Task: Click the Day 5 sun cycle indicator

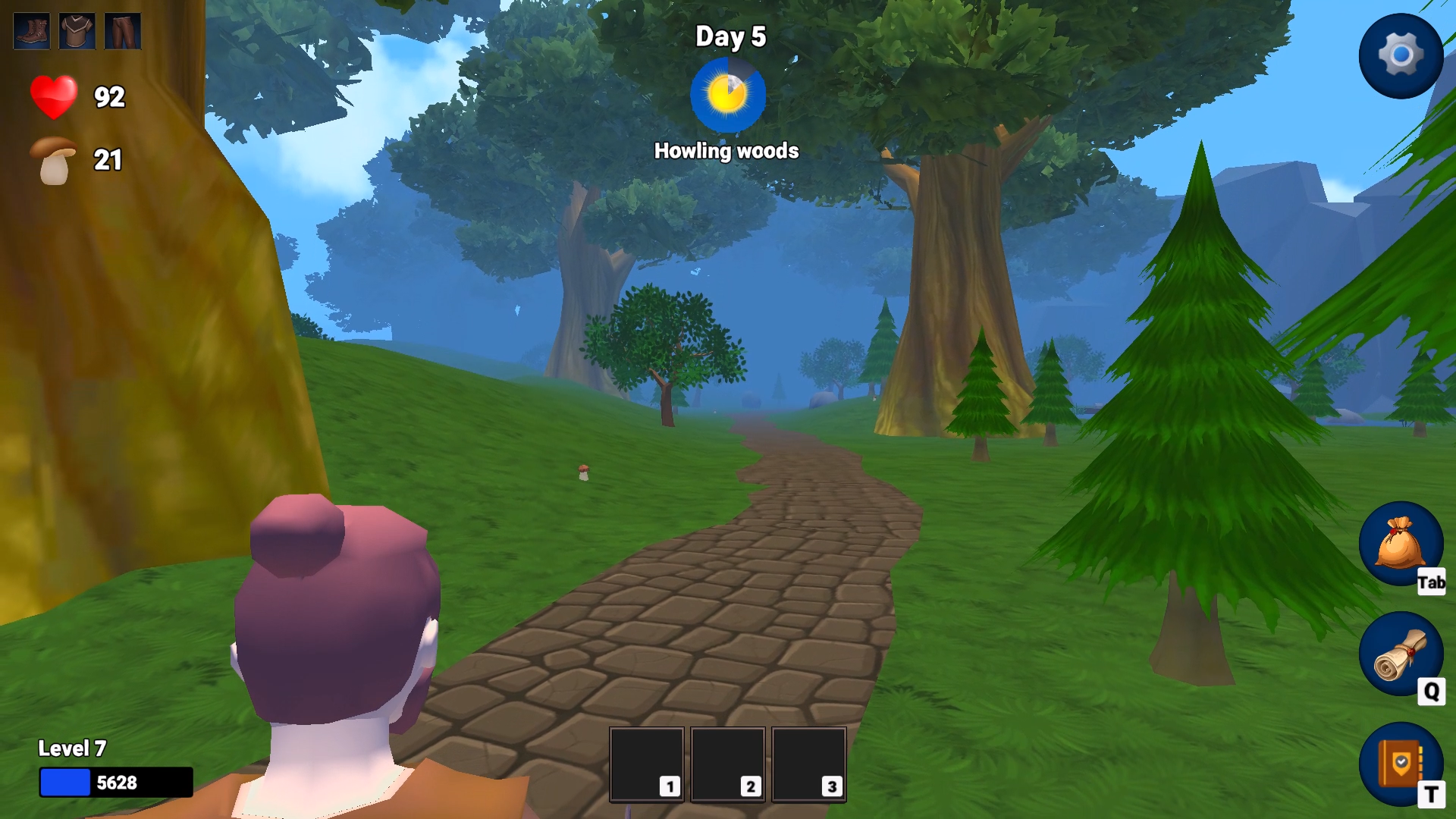Action: (727, 94)
